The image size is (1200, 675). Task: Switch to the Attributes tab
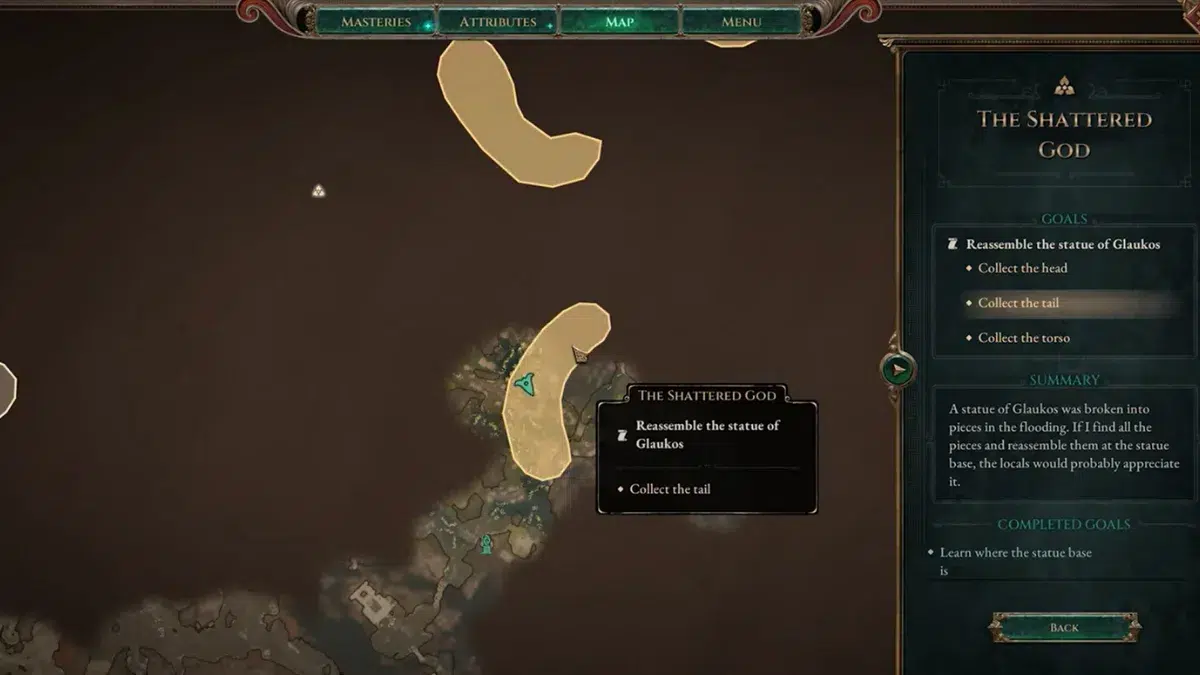point(498,22)
